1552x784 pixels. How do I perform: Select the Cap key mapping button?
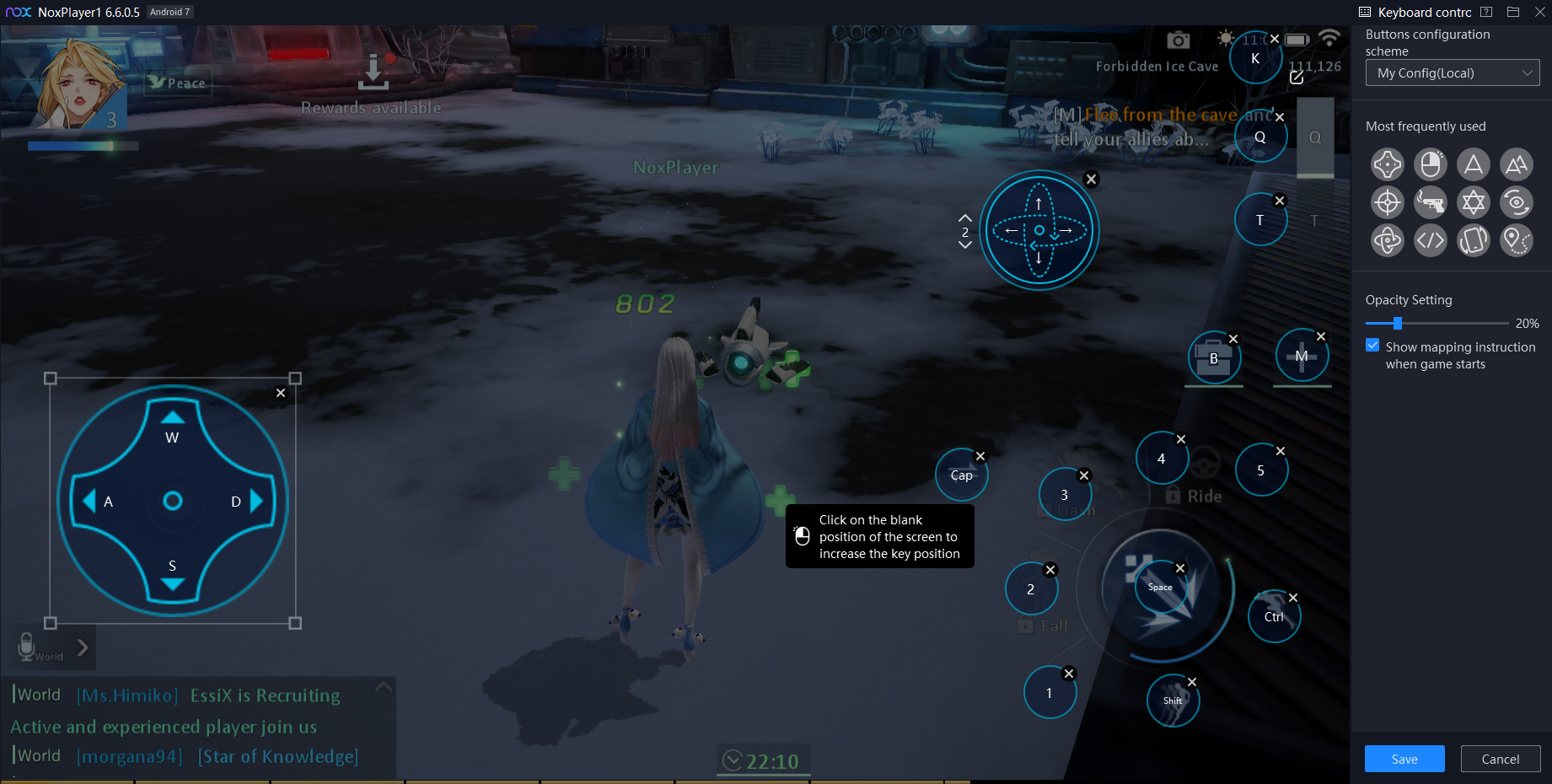961,475
